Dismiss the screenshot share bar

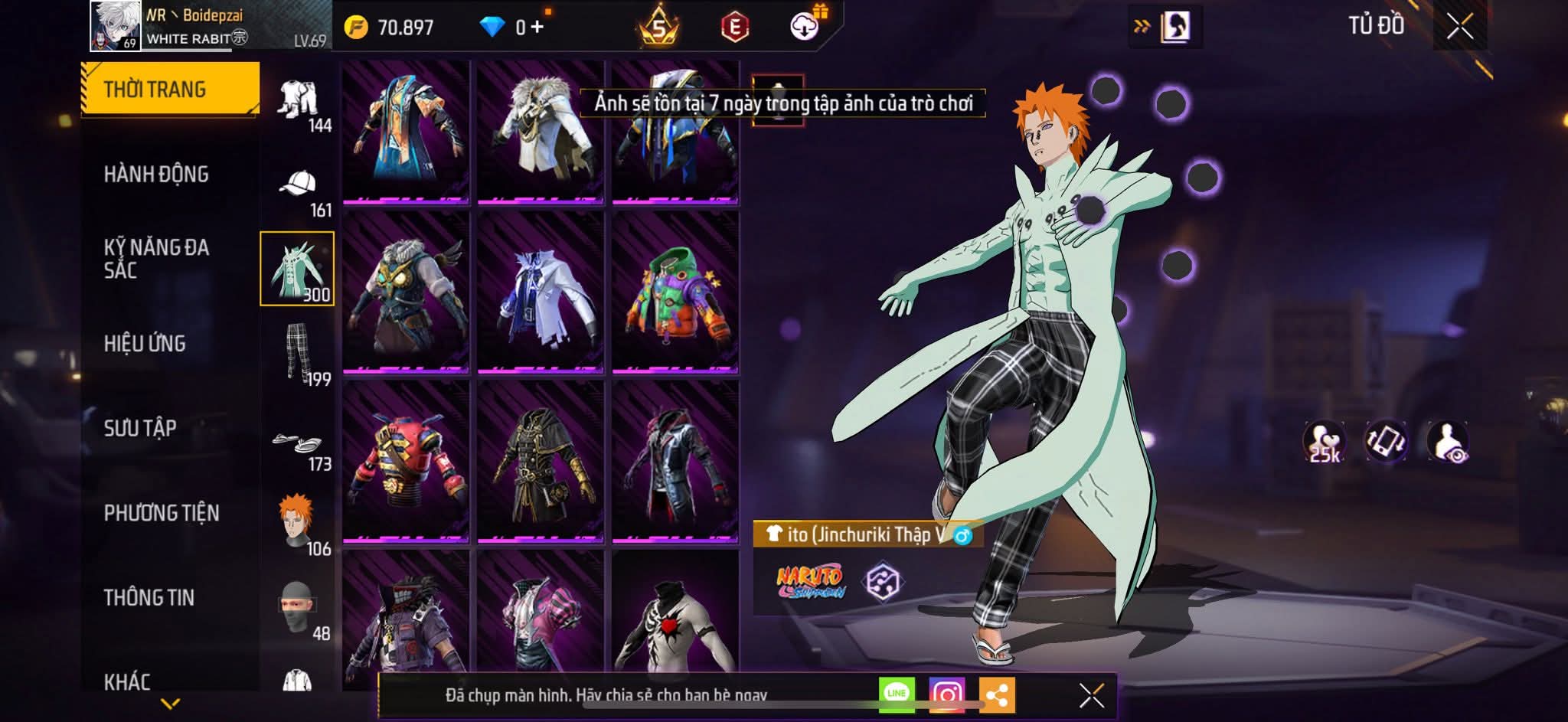(1091, 695)
